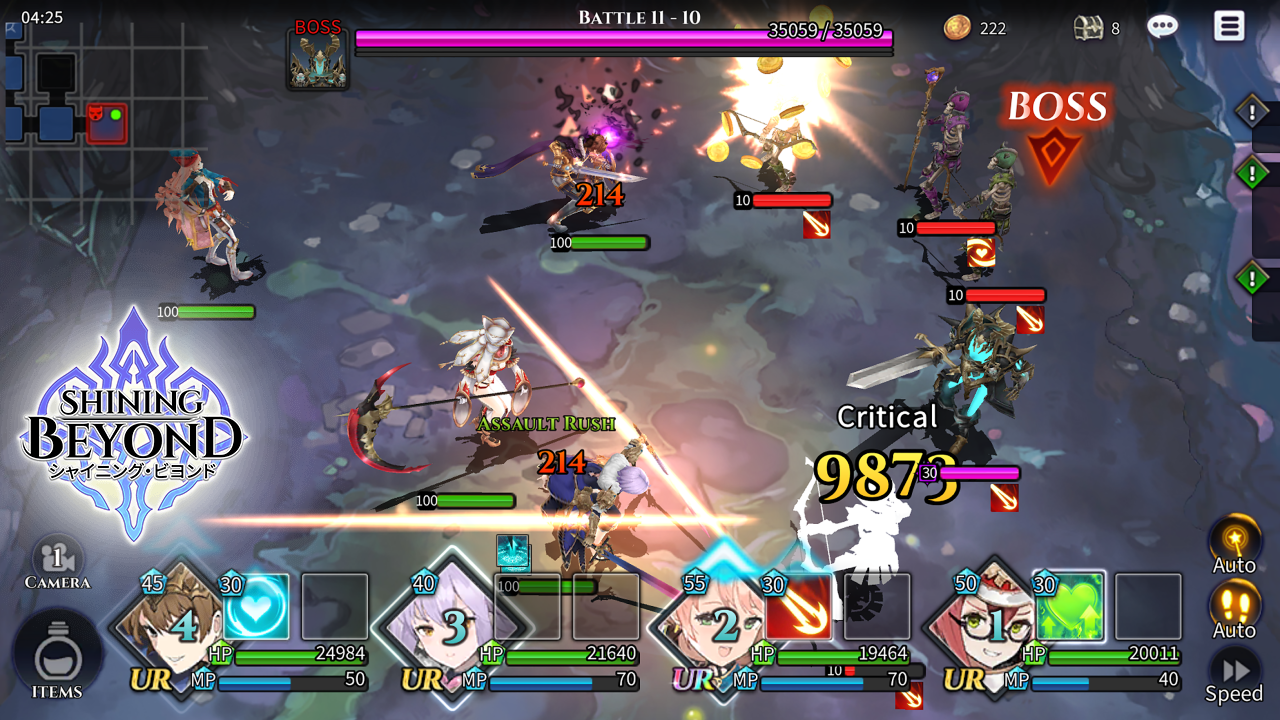The image size is (1280, 720).
Task: Activate the green heart buff skill
Action: (1070, 606)
